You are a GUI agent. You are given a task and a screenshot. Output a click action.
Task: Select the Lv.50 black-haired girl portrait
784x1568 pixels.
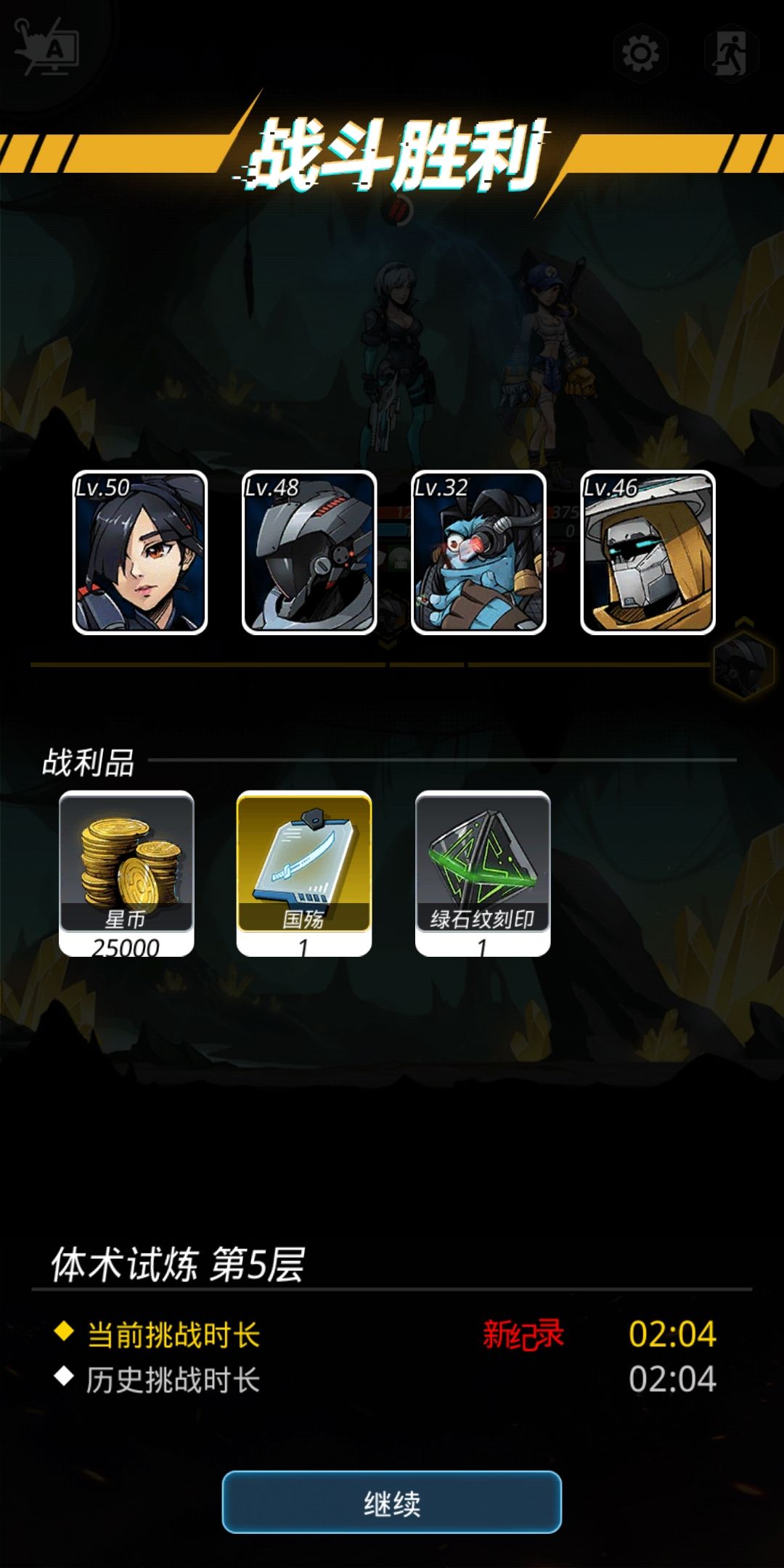(x=140, y=552)
